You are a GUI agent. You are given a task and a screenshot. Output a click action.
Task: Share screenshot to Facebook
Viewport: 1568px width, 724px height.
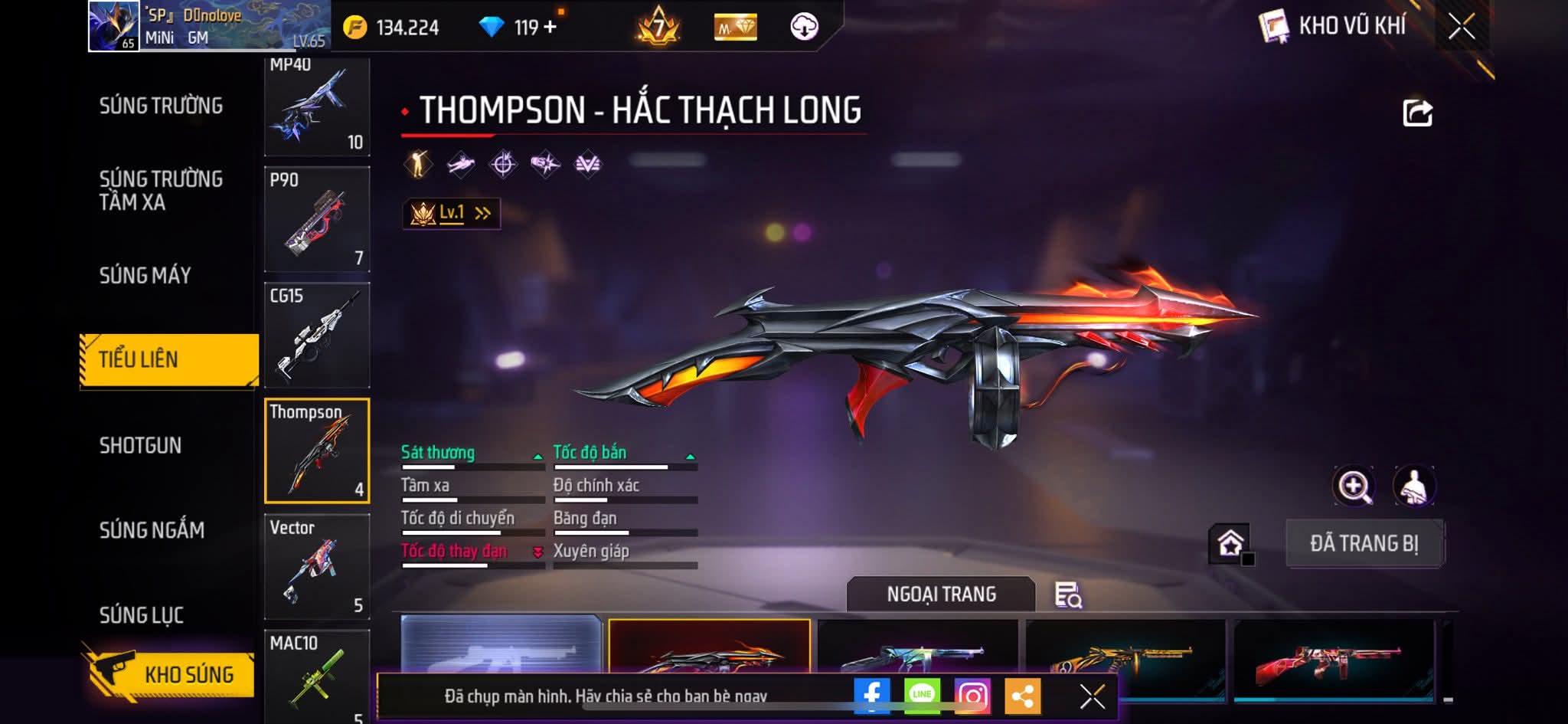[872, 696]
